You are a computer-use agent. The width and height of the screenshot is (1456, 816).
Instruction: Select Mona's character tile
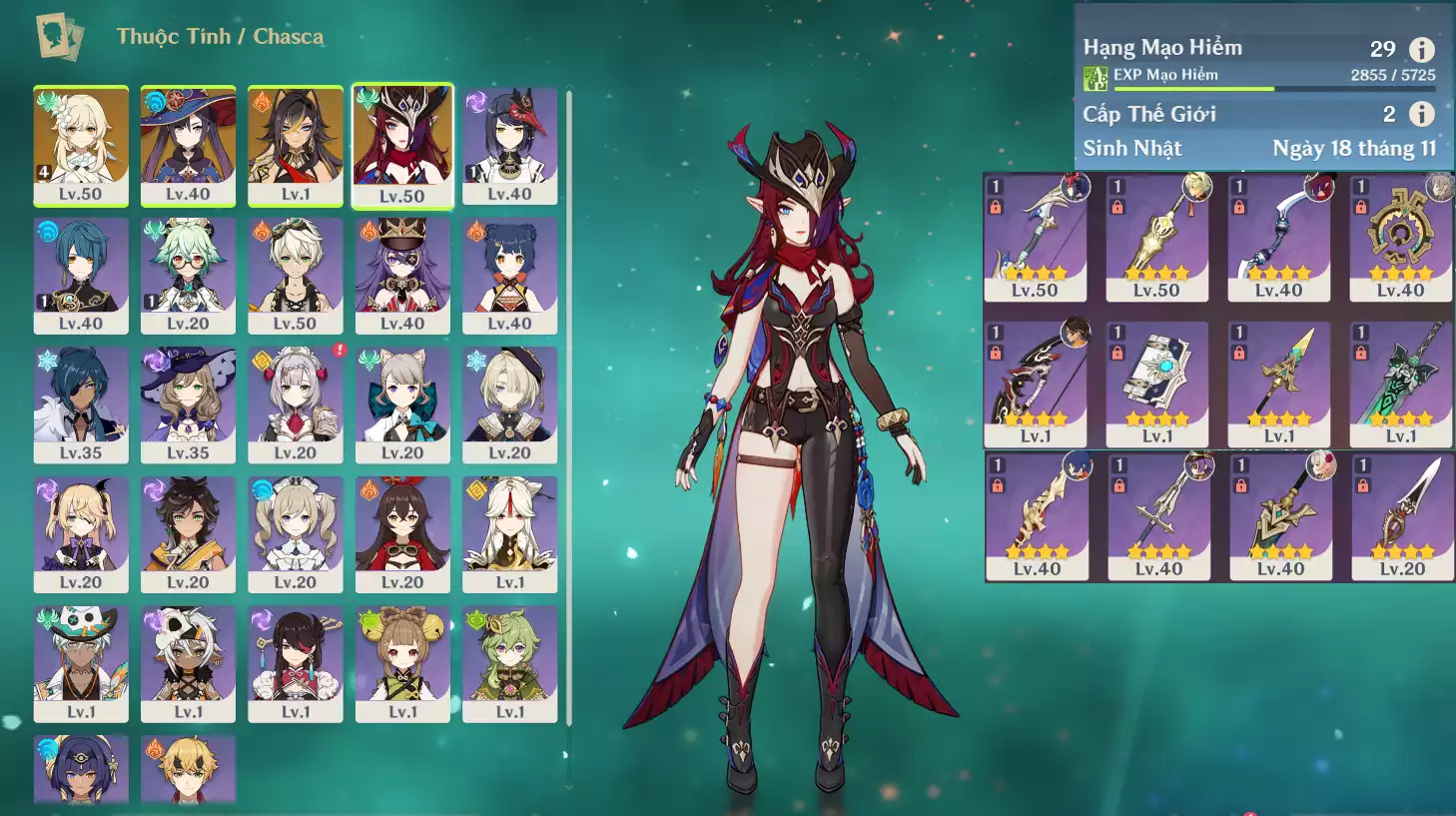[x=188, y=146]
